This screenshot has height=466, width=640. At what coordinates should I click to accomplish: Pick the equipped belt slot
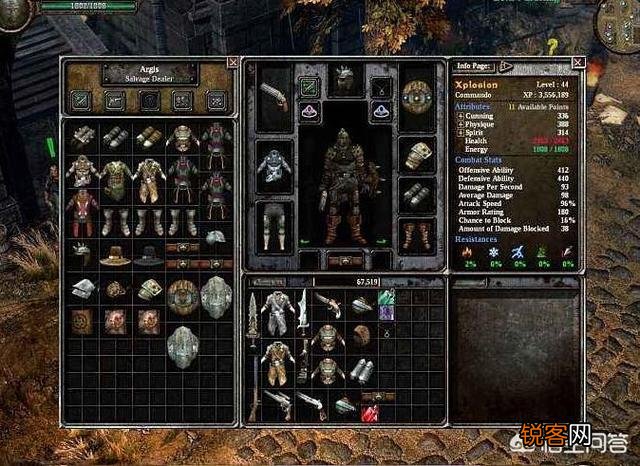pyautogui.click(x=345, y=259)
